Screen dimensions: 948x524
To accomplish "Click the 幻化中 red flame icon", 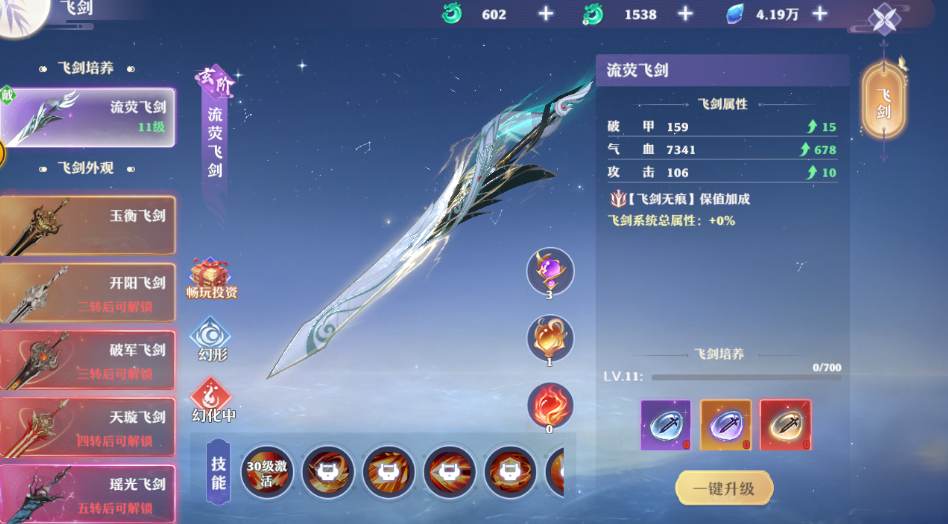I will [211, 399].
